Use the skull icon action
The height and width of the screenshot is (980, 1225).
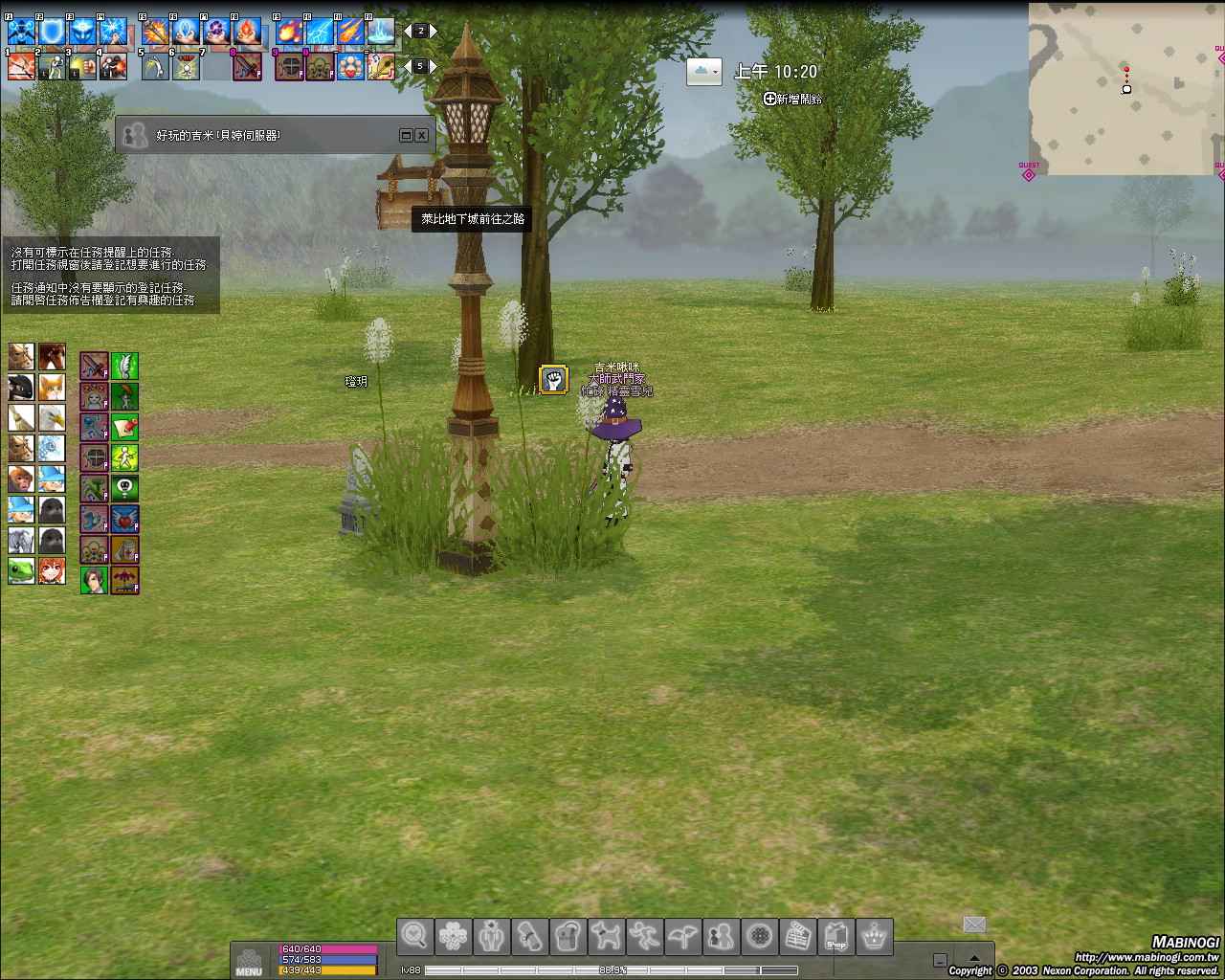(x=124, y=488)
